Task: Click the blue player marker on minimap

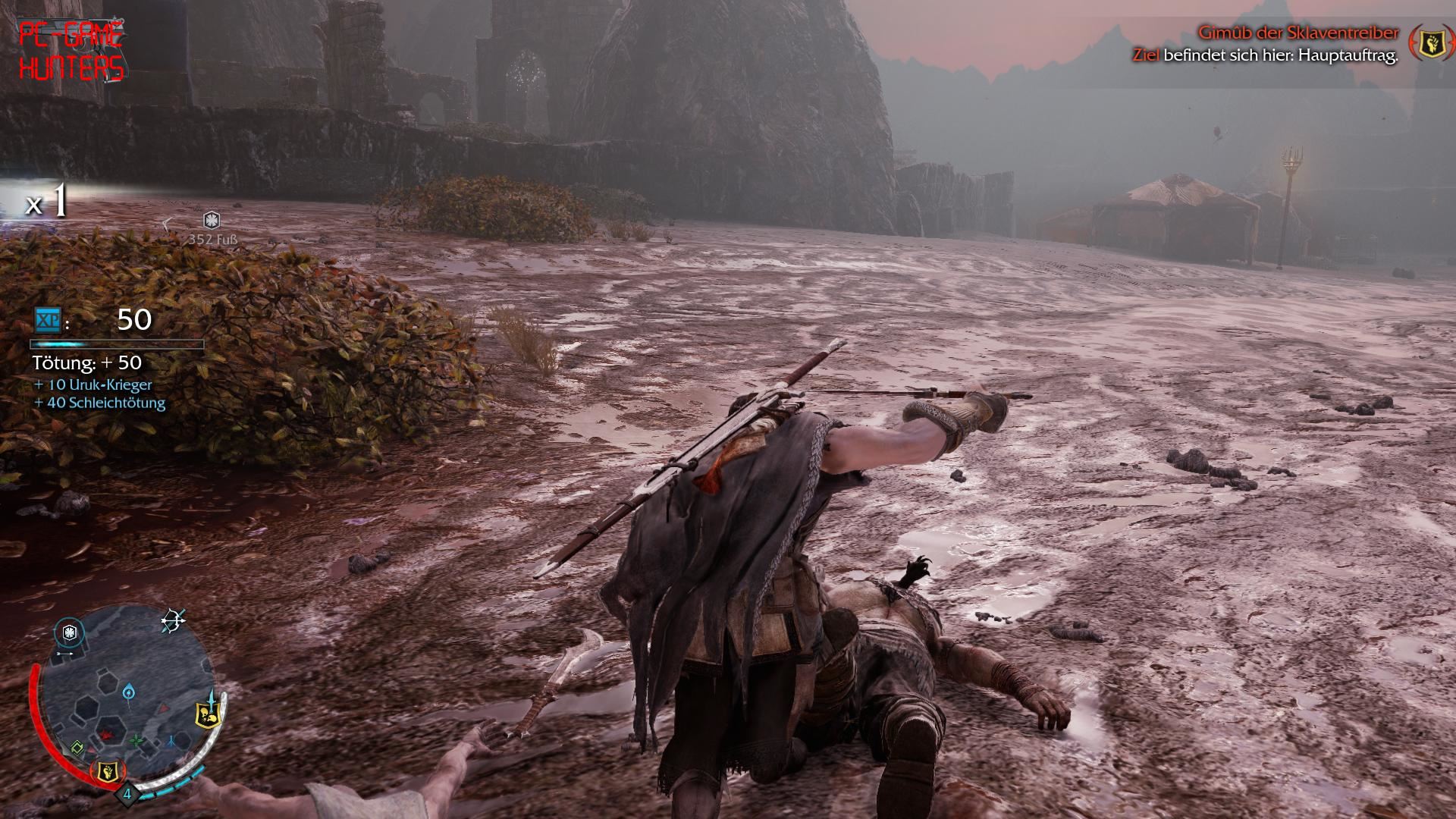Action: (130, 692)
